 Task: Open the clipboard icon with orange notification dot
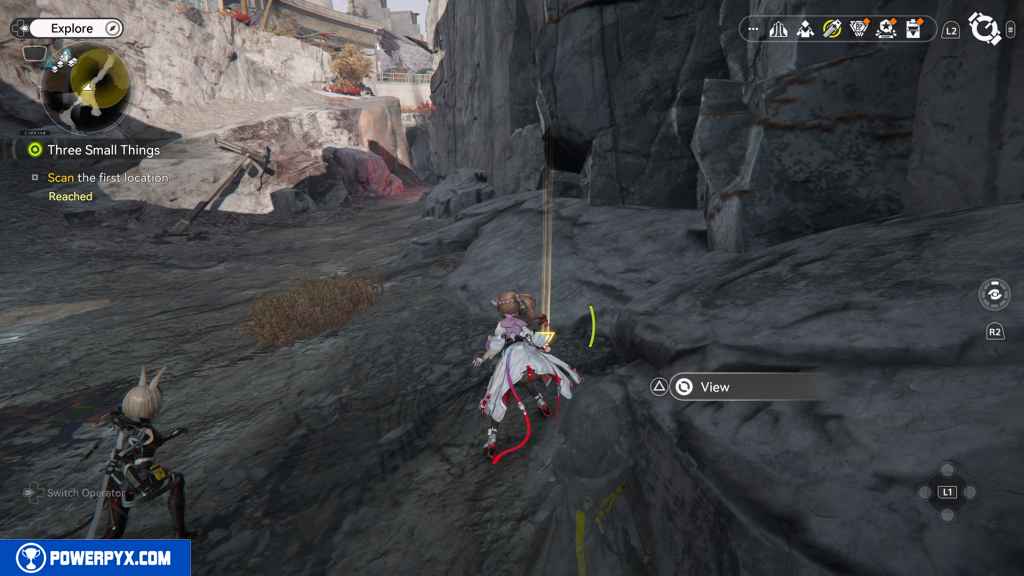[913, 29]
